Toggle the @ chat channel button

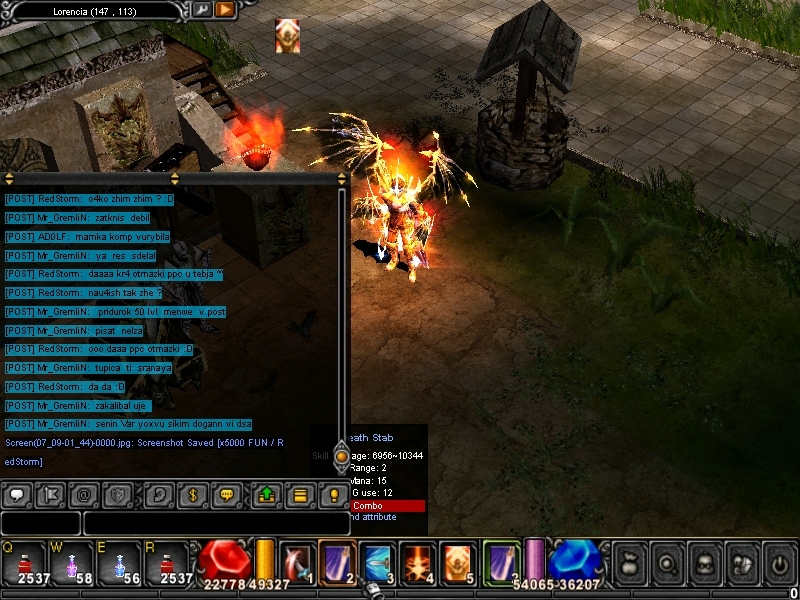[84, 494]
